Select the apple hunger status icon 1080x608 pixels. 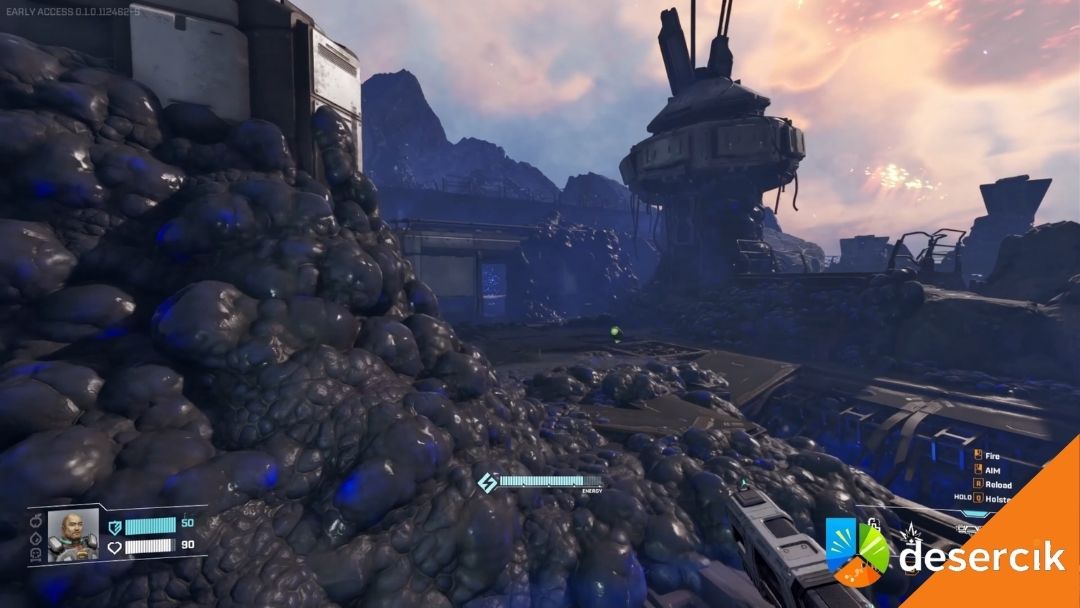(x=38, y=522)
